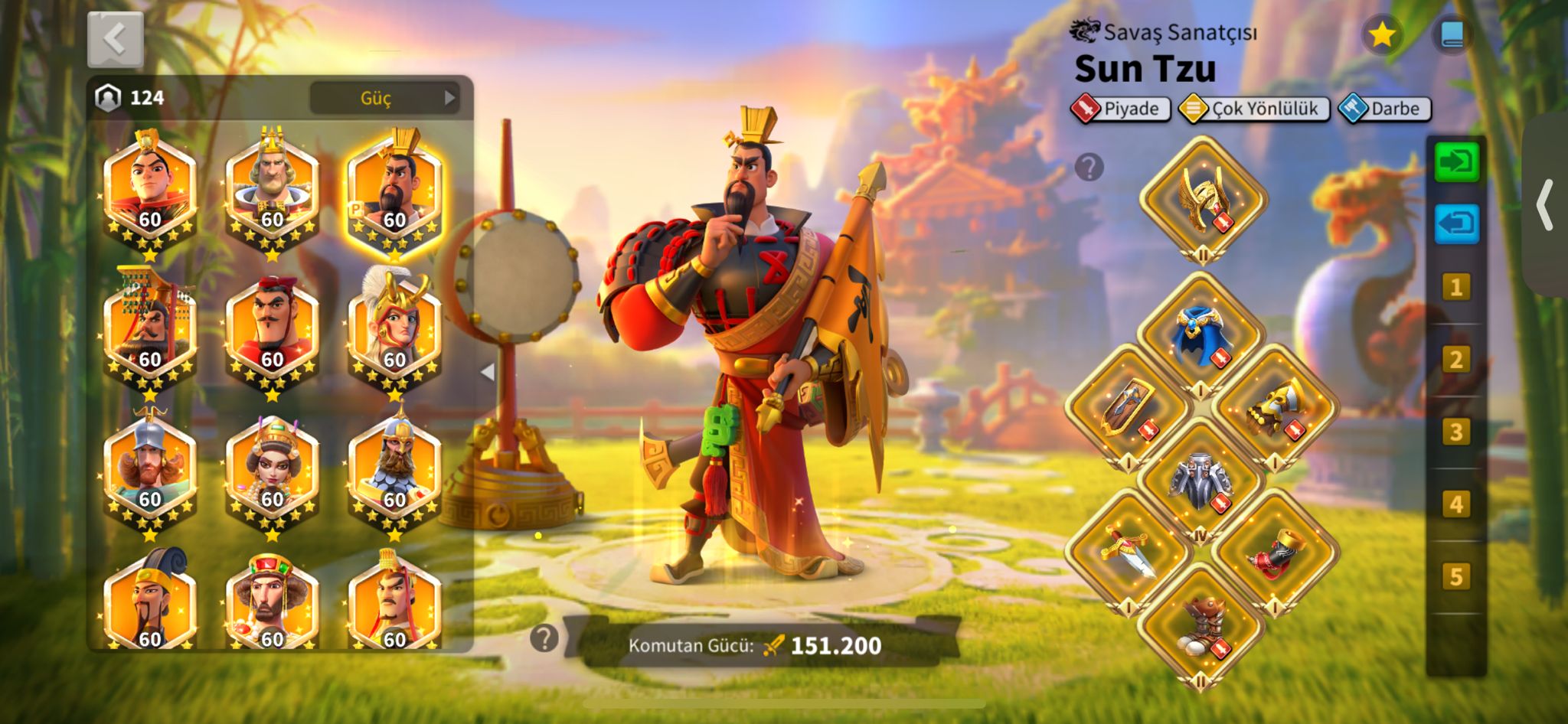Click the green import arrow button
This screenshot has width=1568, height=724.
(x=1456, y=162)
